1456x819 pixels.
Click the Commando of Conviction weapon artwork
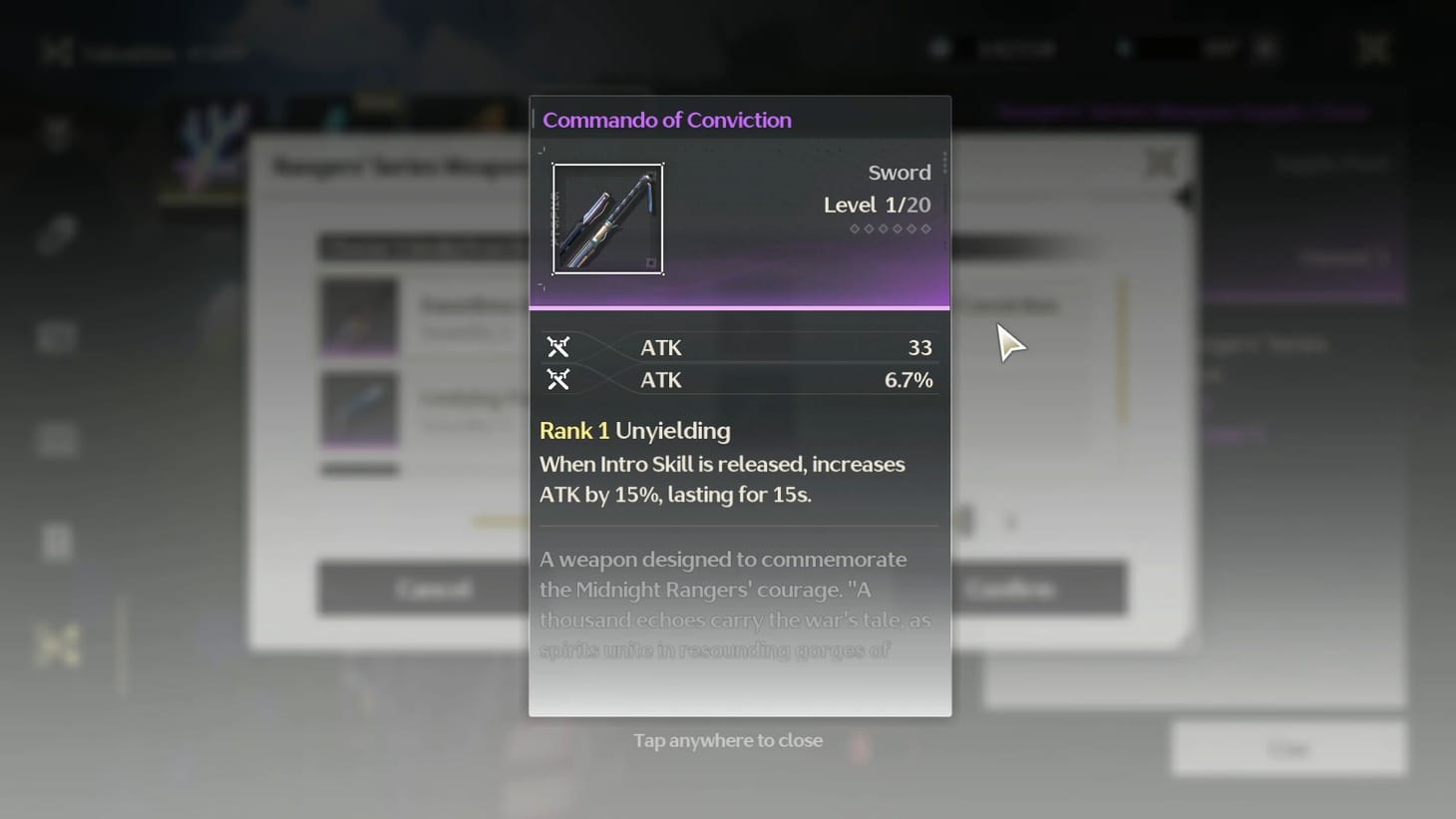[608, 218]
